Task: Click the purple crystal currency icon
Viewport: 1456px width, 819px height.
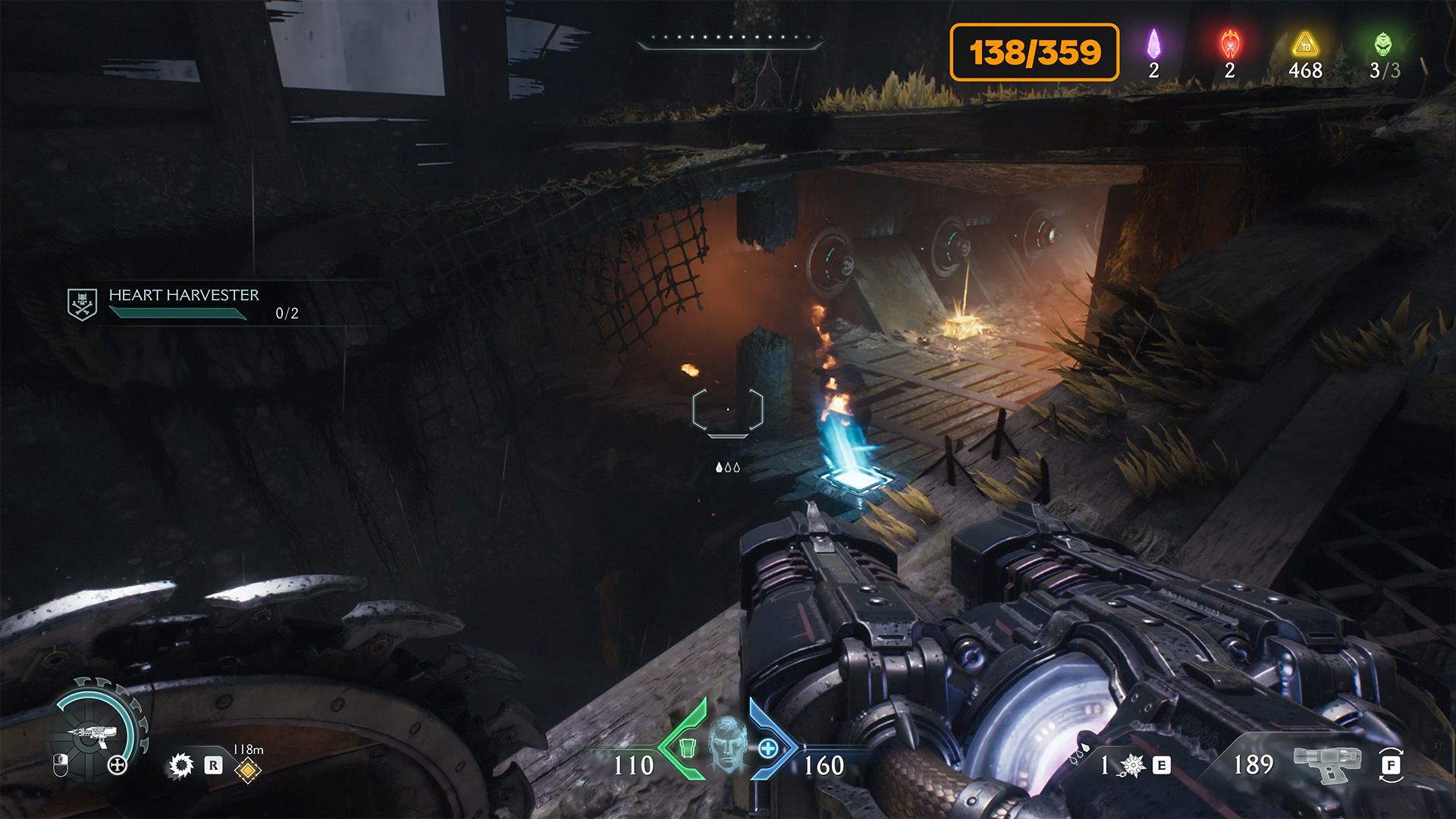Action: [x=1153, y=45]
